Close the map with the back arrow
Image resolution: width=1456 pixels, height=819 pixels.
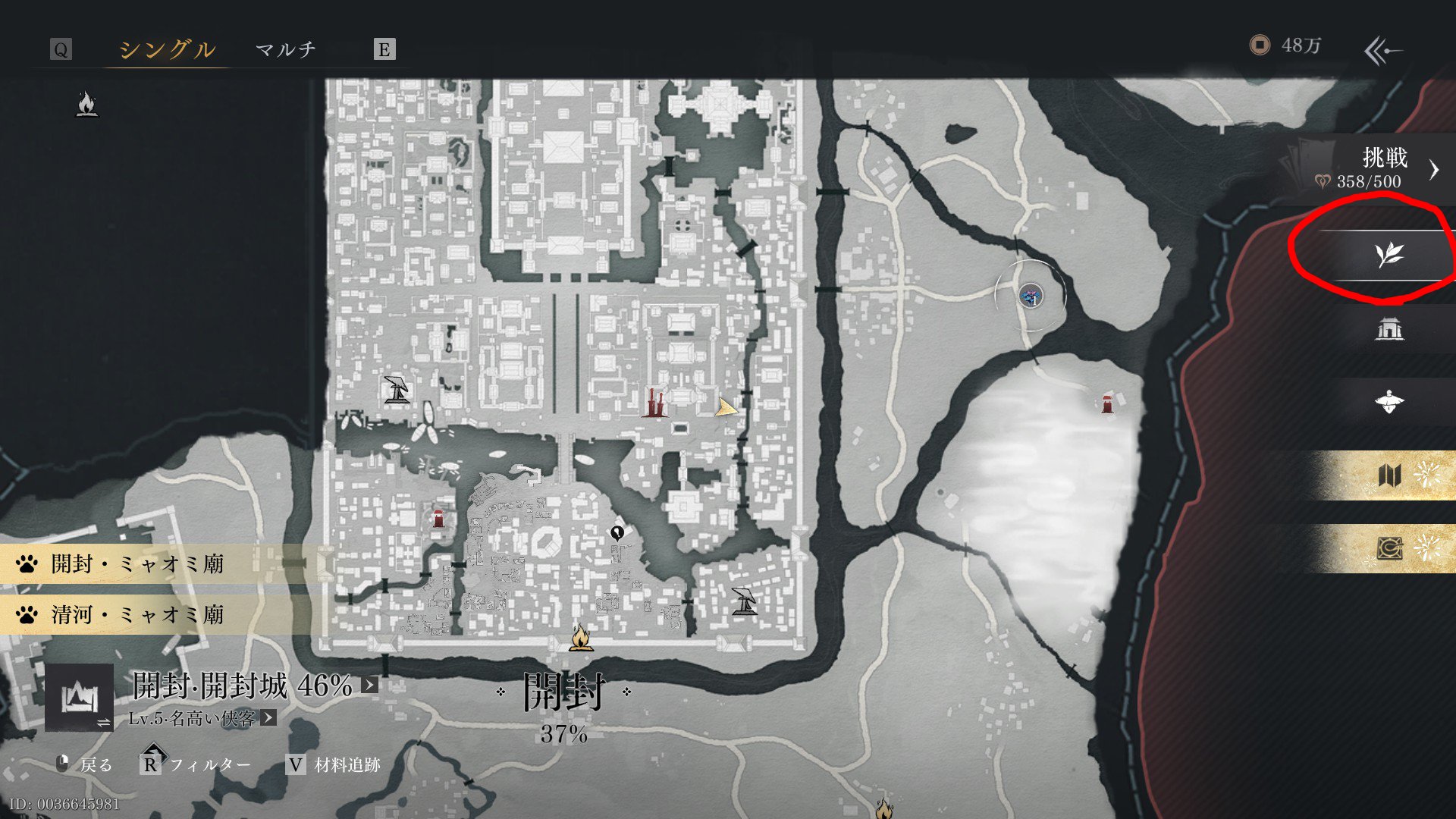pyautogui.click(x=1383, y=51)
